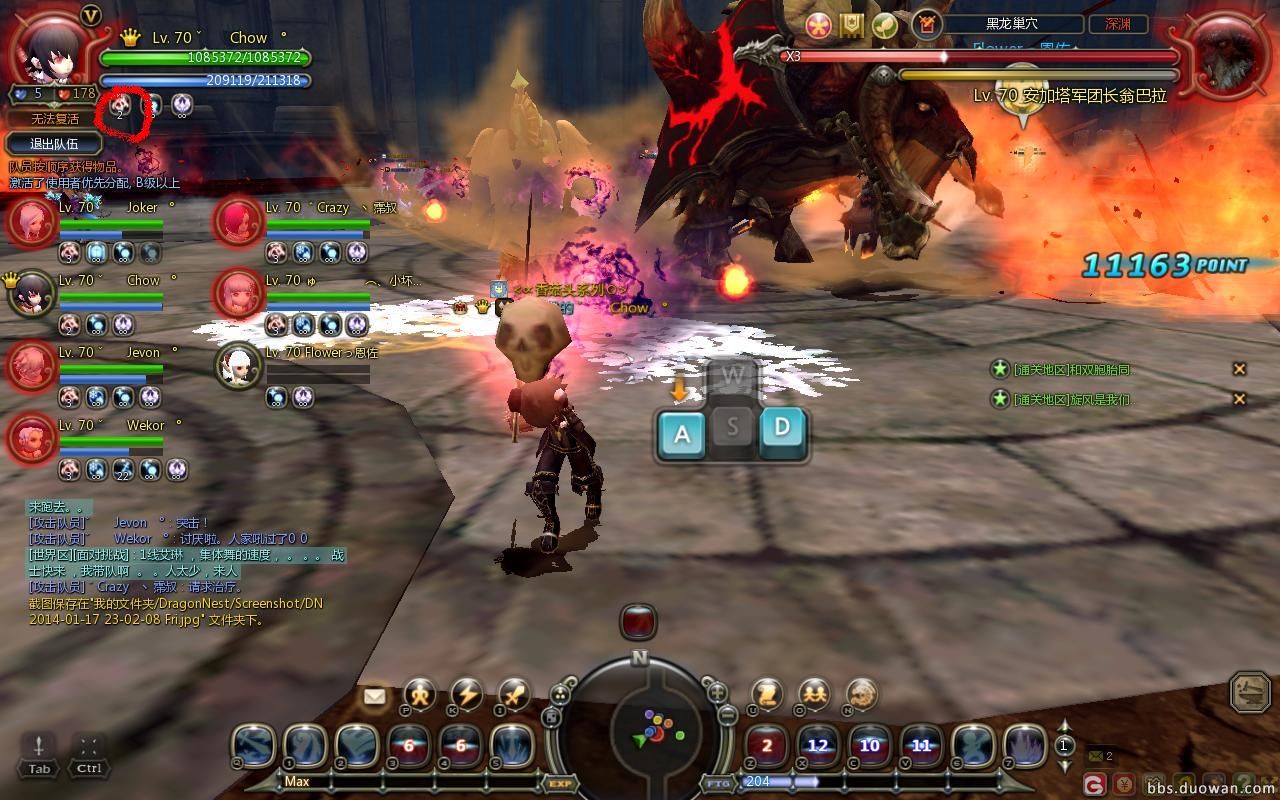Click the red item slot above the minimap

point(638,622)
